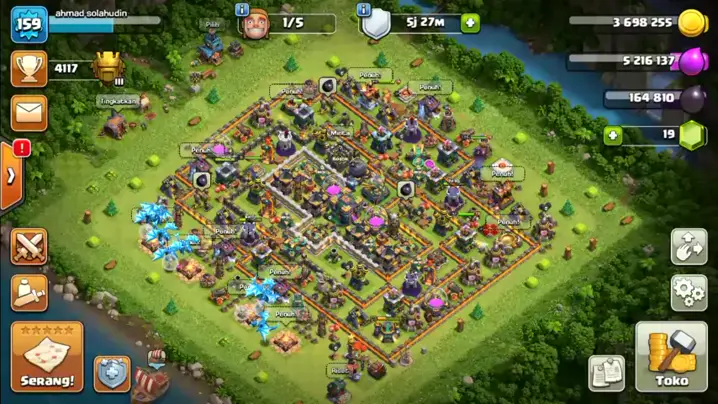Show builder info next to 1/5
The image size is (718, 404).
242,9
